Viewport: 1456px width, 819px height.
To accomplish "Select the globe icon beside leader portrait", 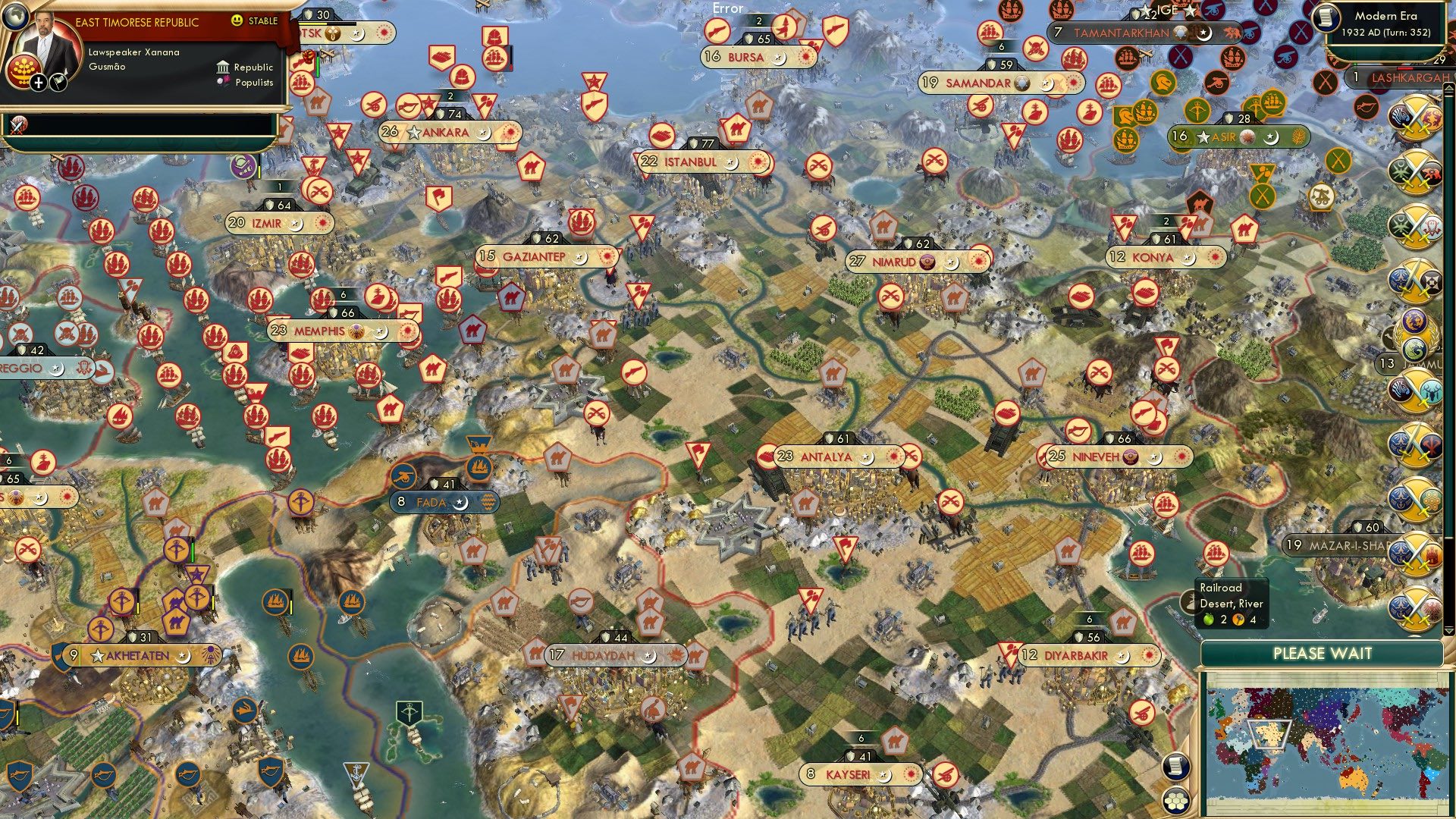I will [16, 17].
